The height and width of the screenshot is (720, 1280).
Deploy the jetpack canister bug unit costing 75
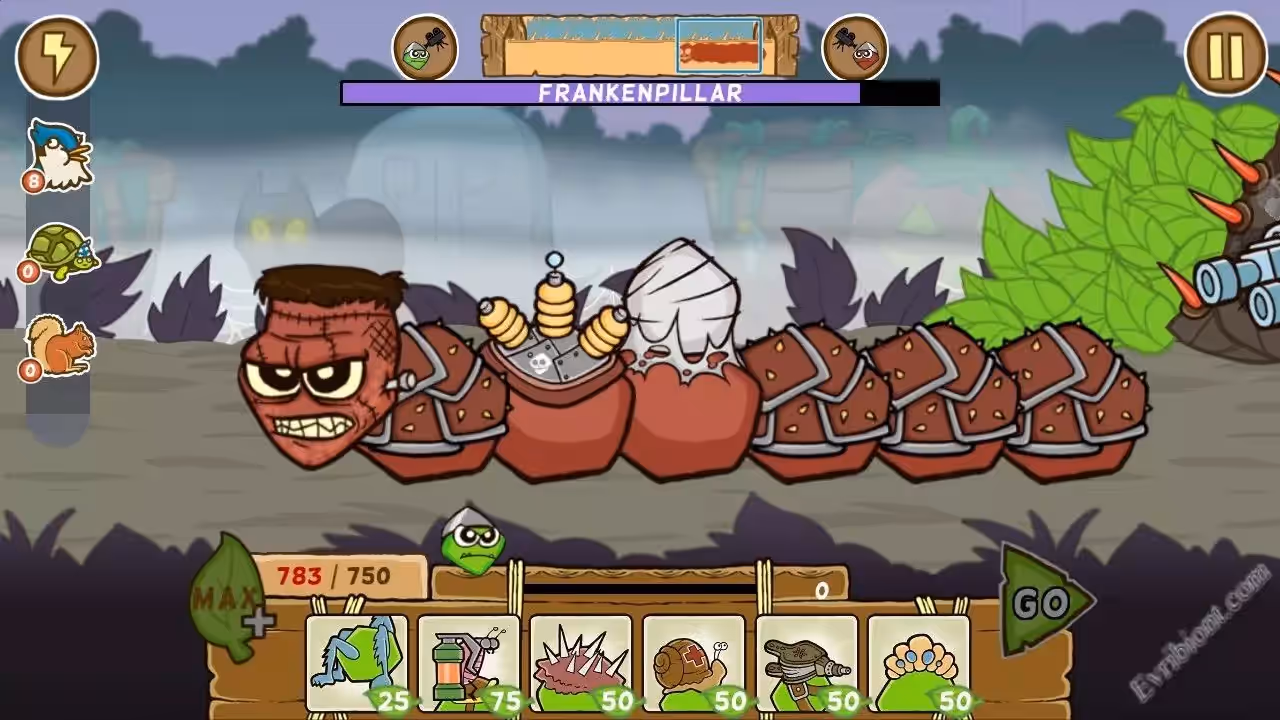coord(468,662)
